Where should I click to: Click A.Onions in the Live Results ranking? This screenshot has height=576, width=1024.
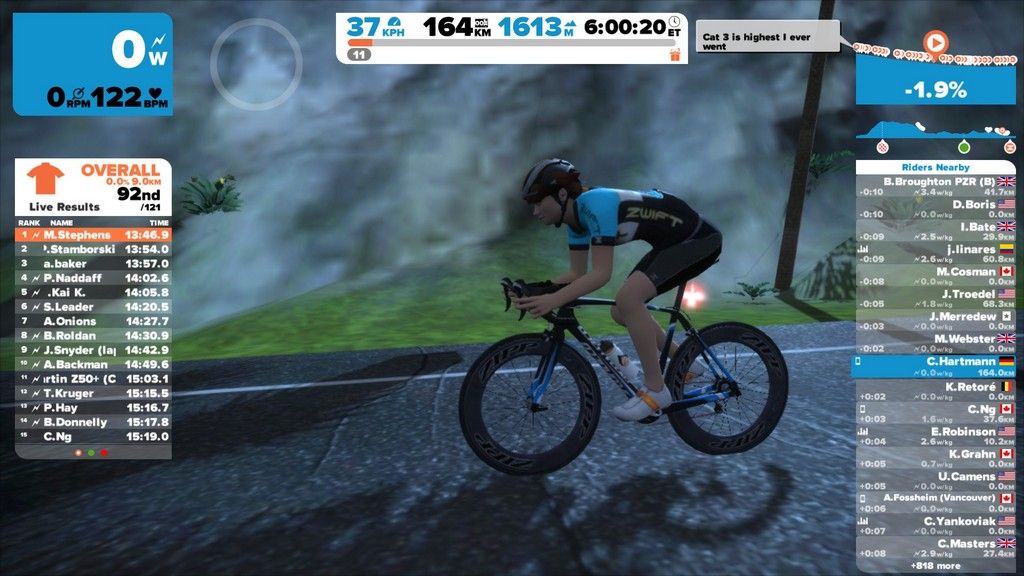tap(93, 321)
